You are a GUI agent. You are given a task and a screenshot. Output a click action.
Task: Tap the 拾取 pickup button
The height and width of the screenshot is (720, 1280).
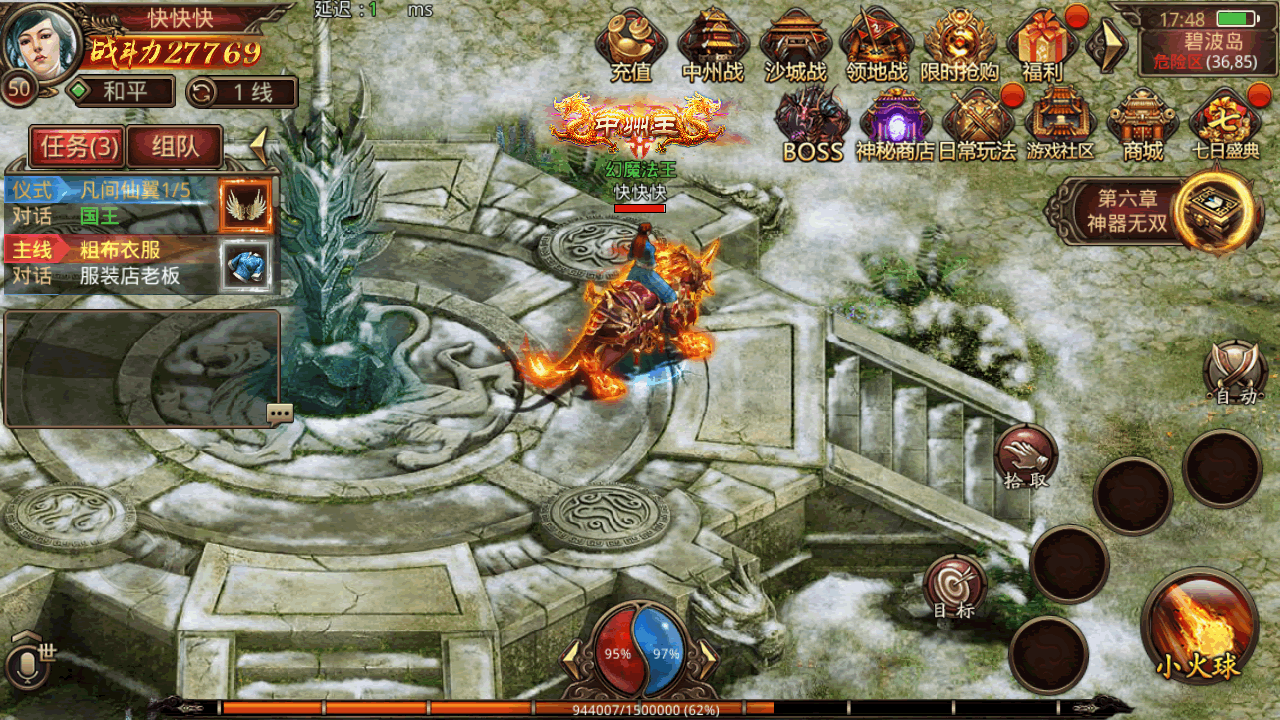[x=1026, y=456]
